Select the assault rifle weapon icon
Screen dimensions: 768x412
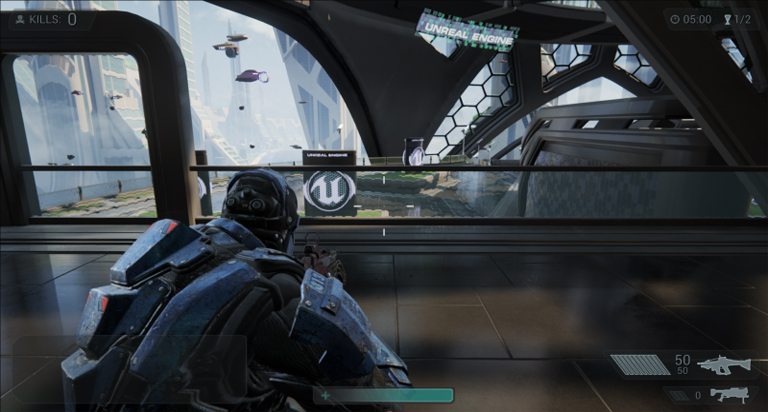pos(724,365)
